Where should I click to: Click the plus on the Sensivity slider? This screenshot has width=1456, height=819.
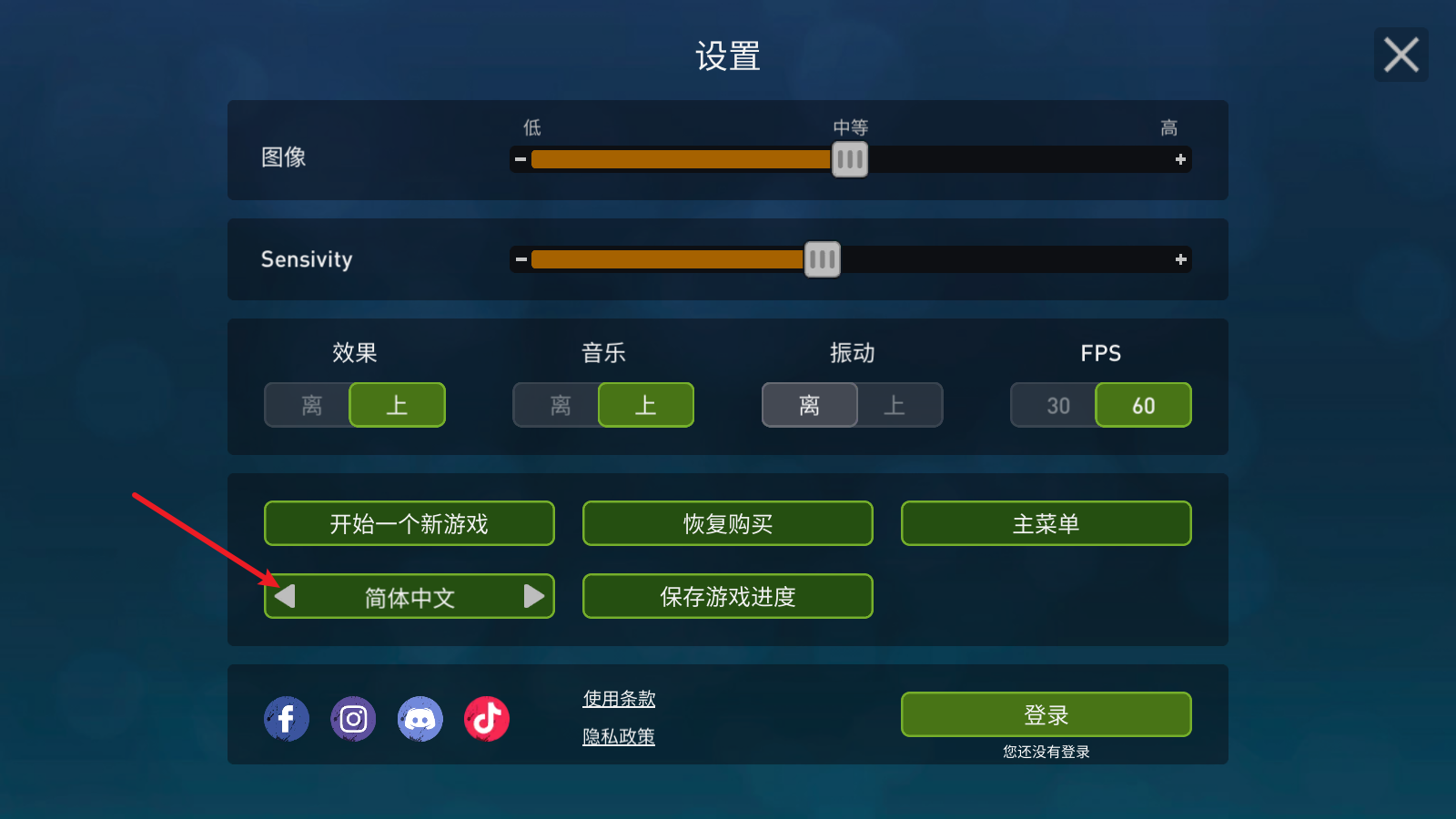1180,259
